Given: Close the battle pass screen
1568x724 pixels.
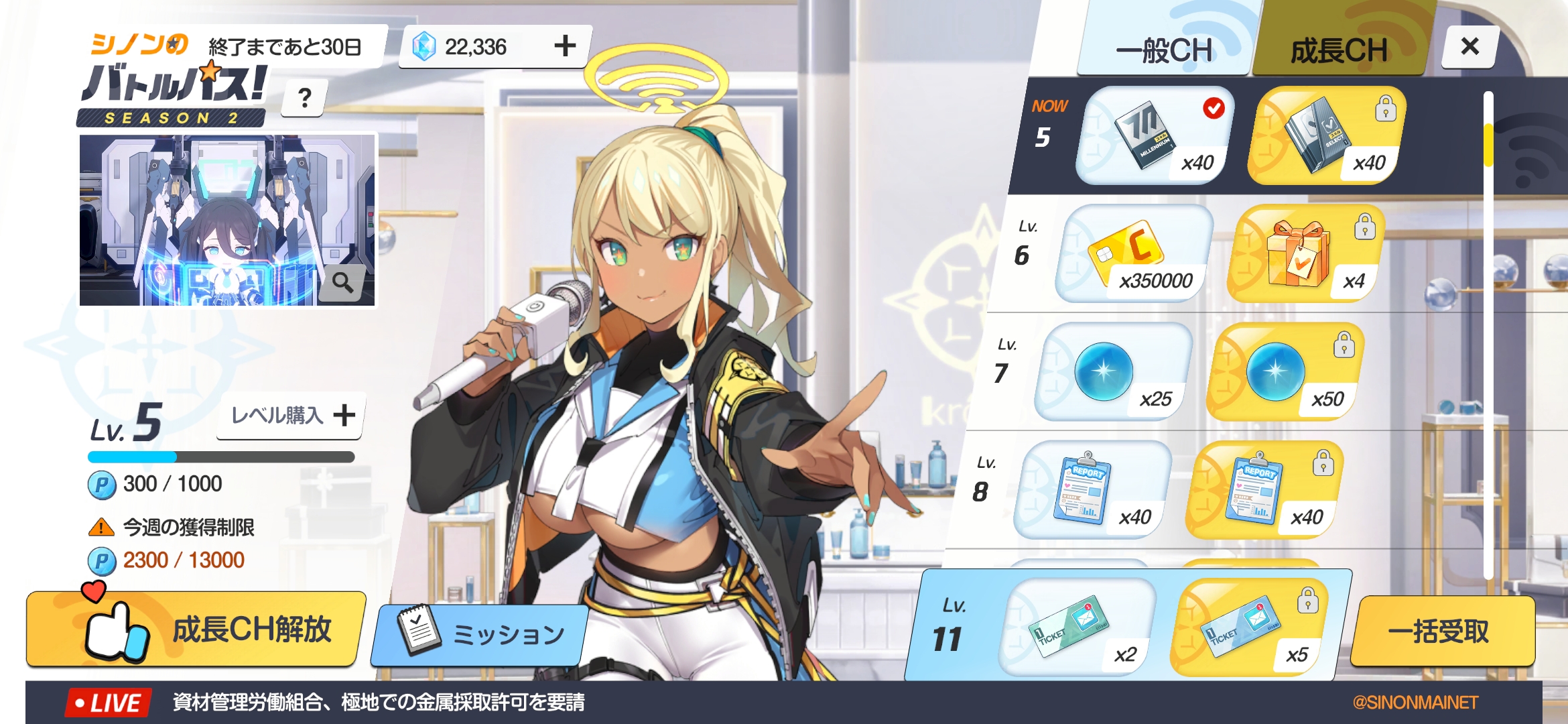Looking at the screenshot, I should [1469, 46].
